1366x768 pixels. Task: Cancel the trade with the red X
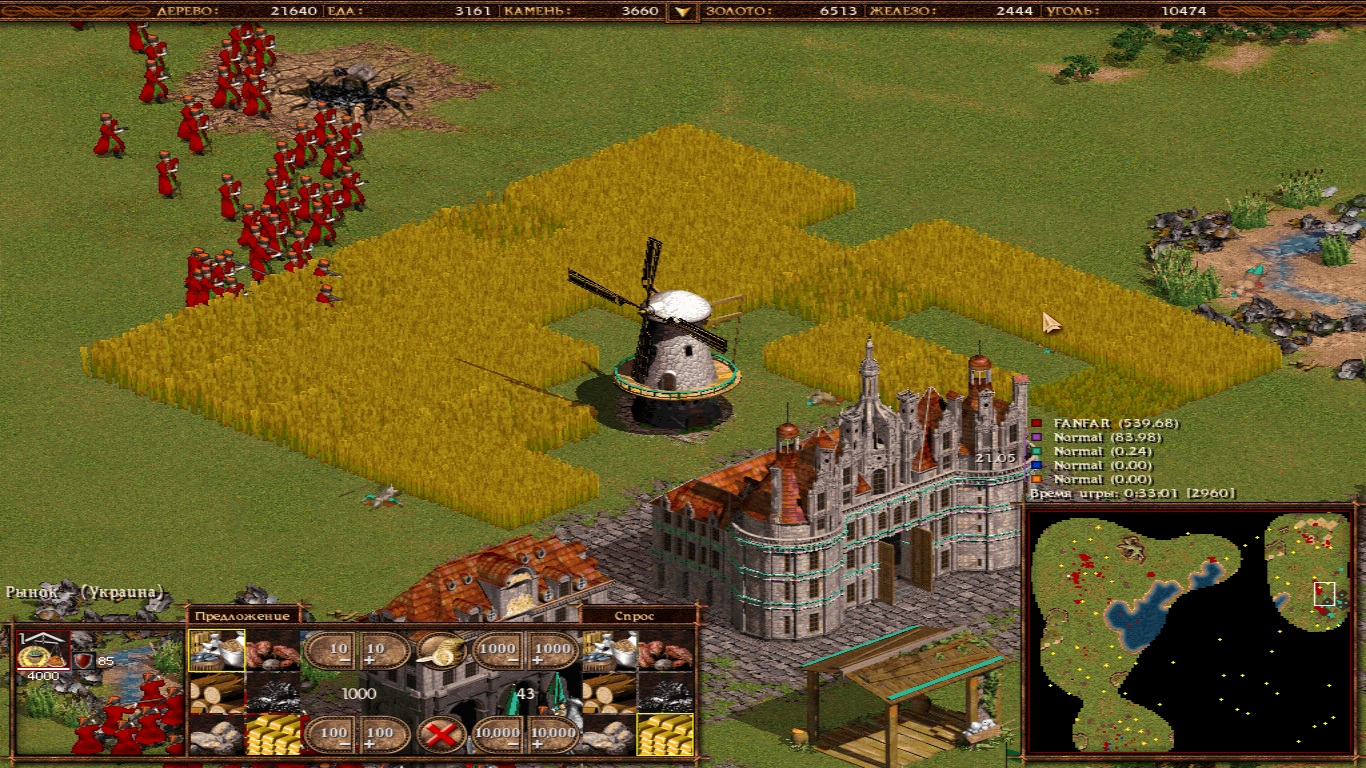[441, 735]
